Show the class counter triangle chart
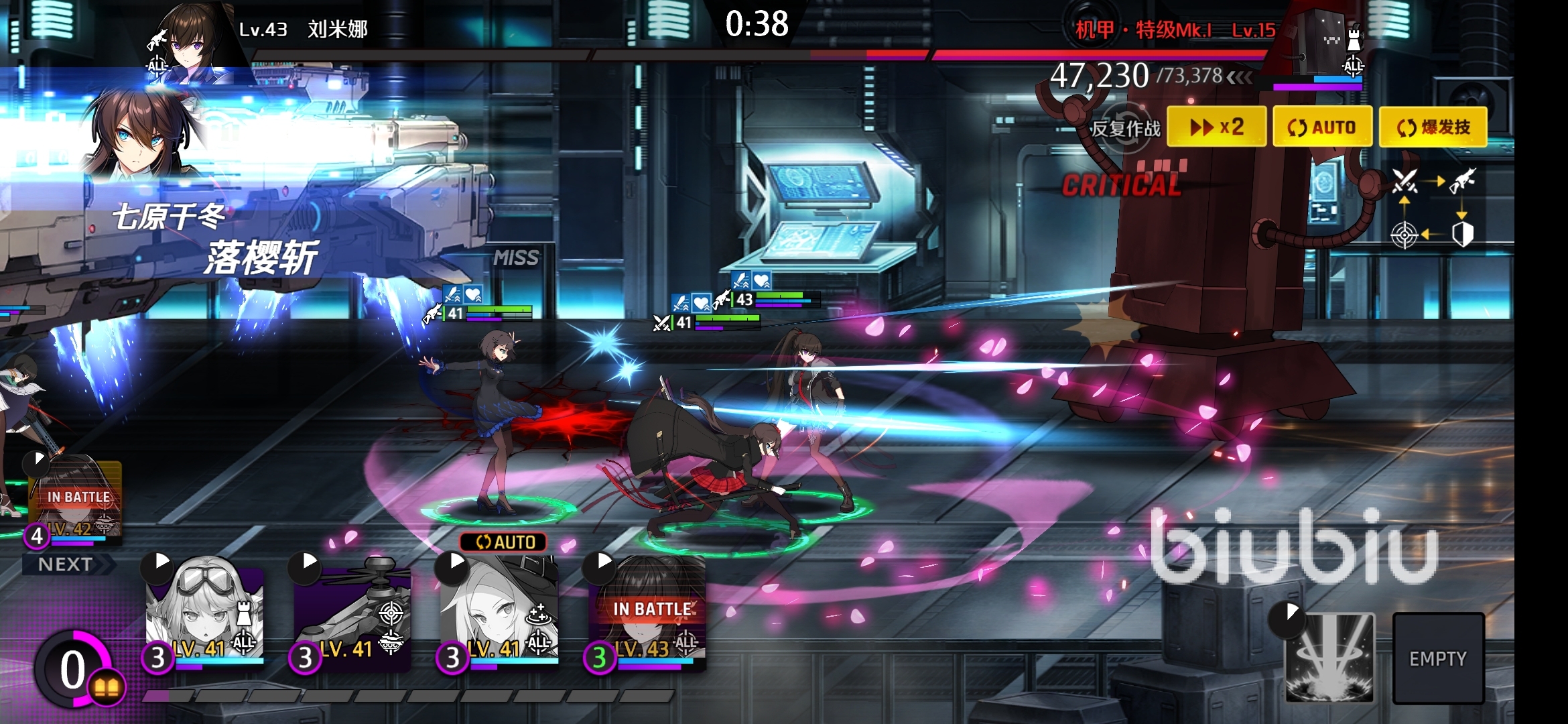The height and width of the screenshot is (724, 1568). pyautogui.click(x=1433, y=208)
